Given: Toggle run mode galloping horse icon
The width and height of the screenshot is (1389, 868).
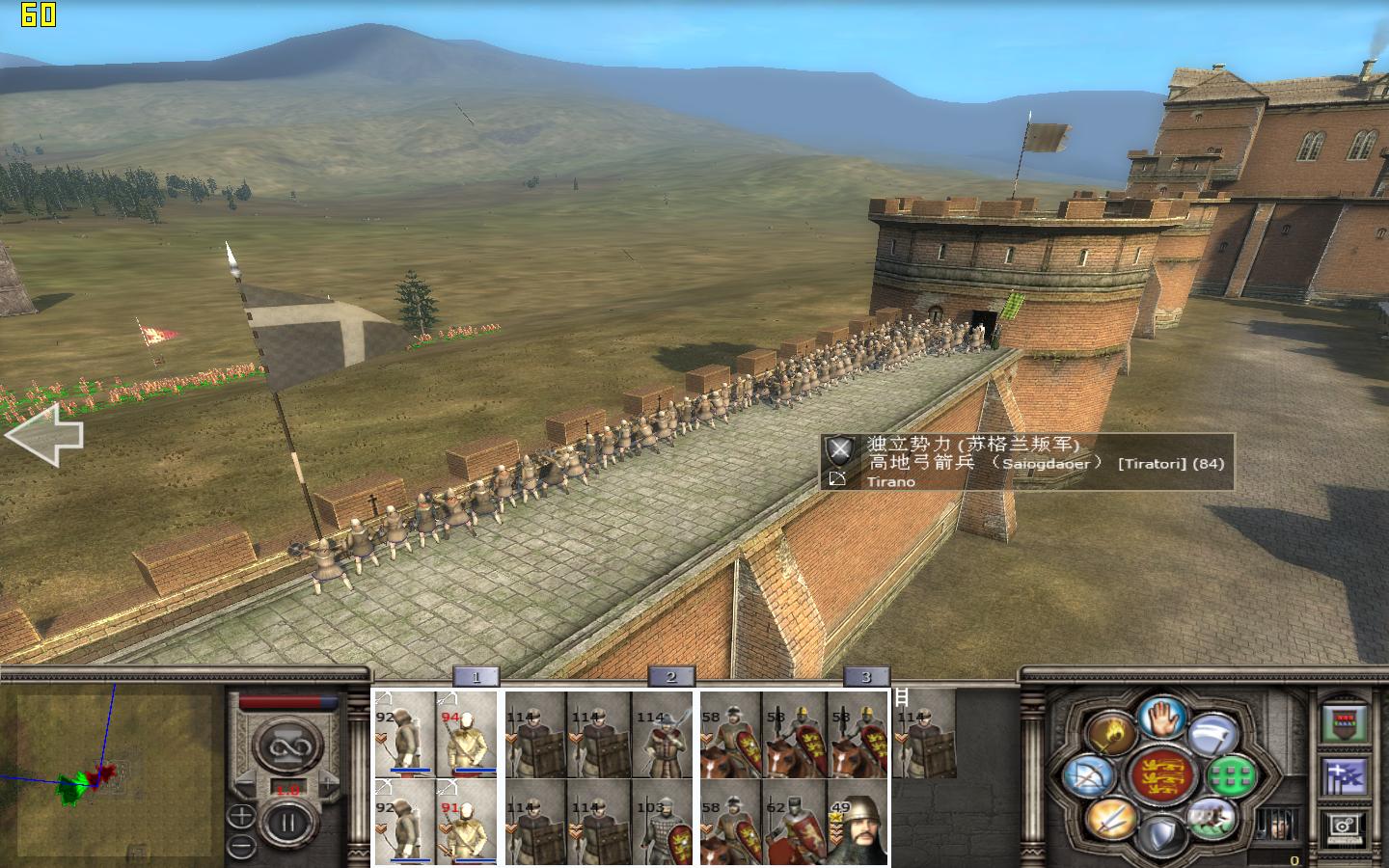Looking at the screenshot, I should tap(1212, 818).
